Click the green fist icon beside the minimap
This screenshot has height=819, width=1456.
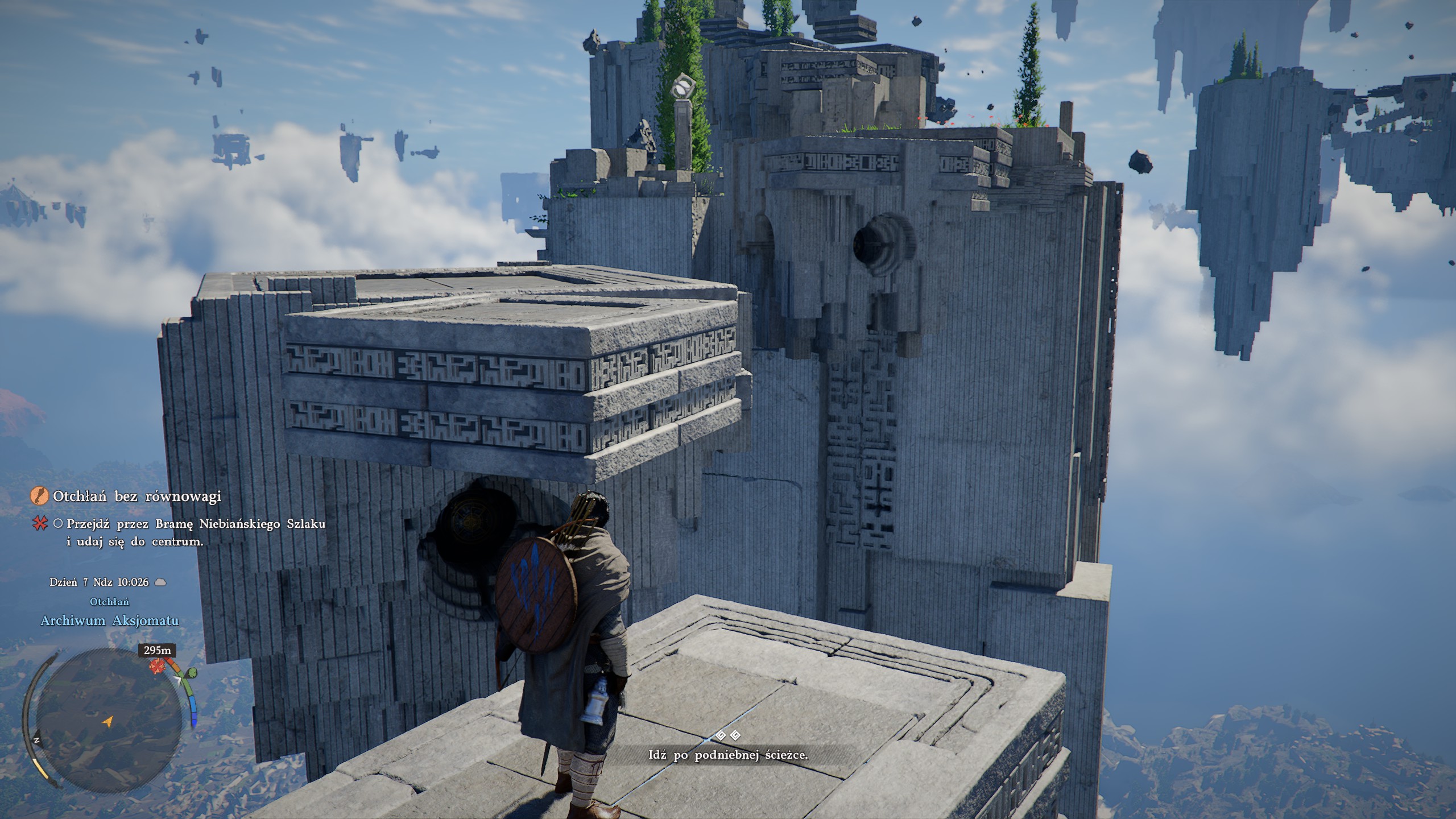point(193,673)
